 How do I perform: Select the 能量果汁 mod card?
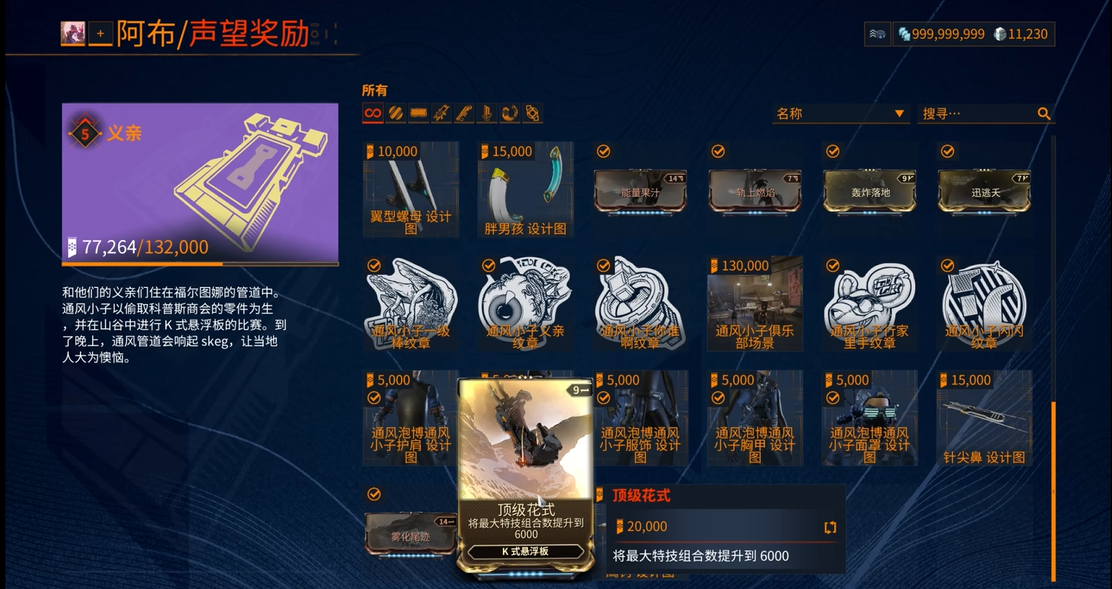point(640,190)
